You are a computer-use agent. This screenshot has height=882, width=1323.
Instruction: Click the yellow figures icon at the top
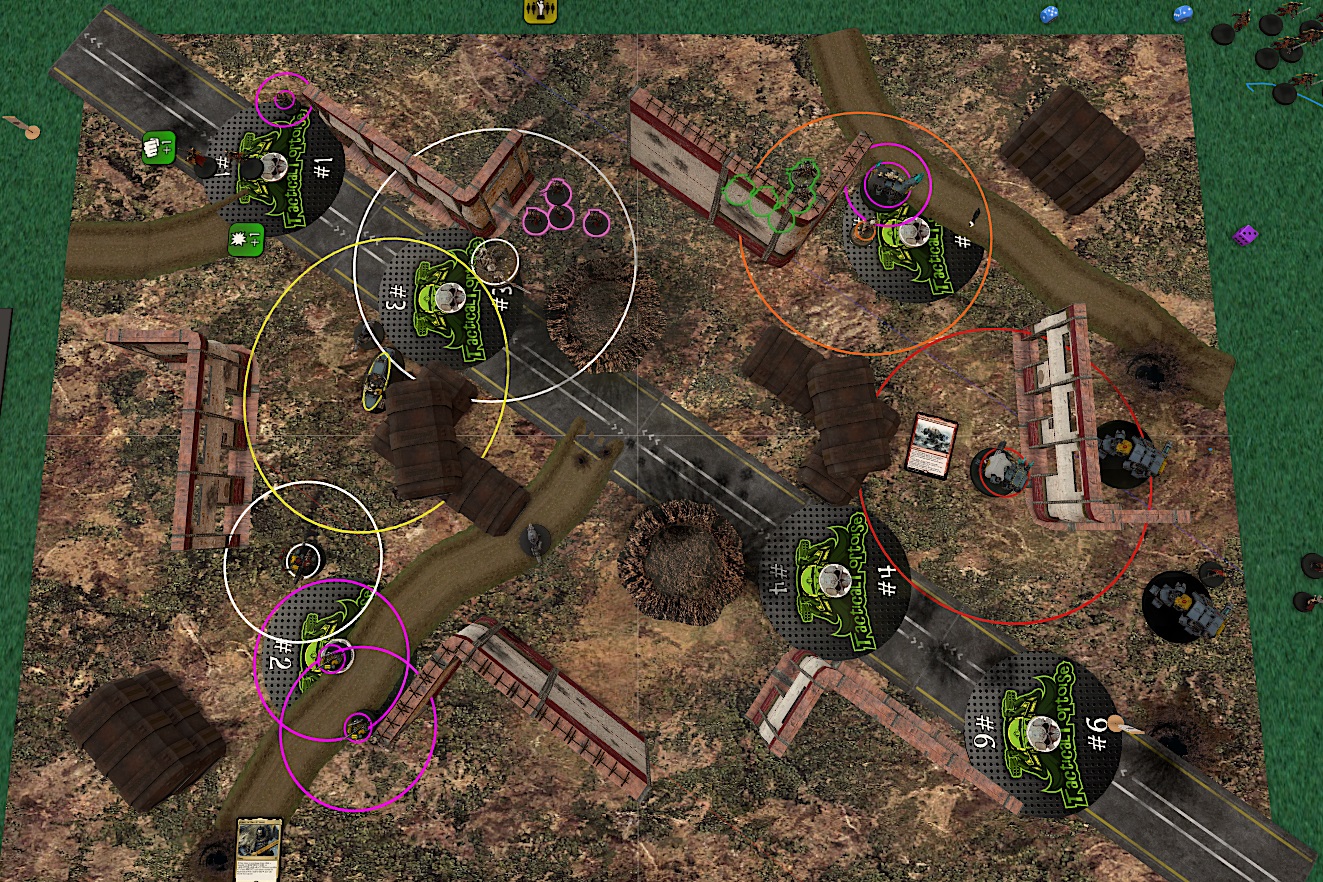click(x=540, y=10)
